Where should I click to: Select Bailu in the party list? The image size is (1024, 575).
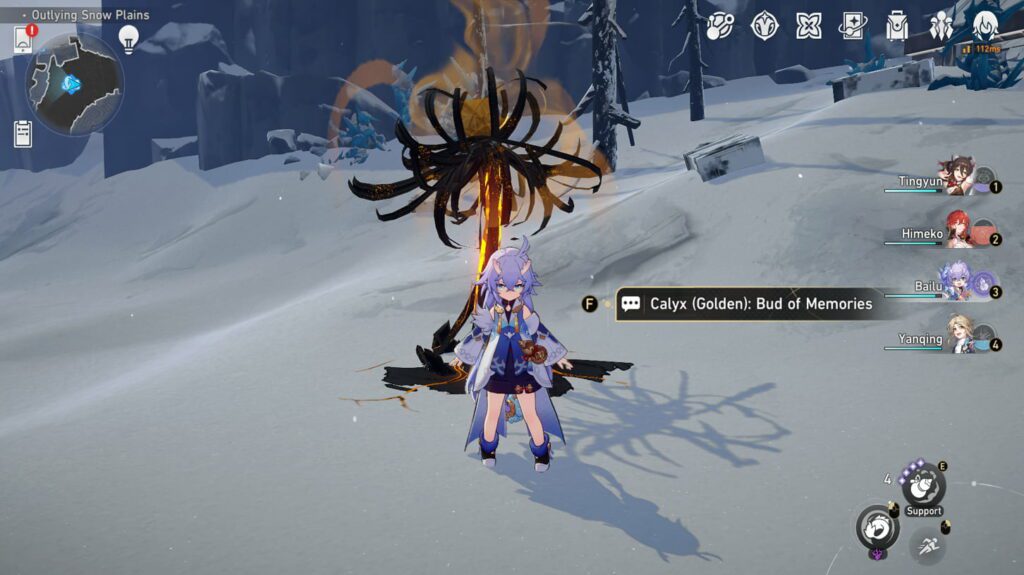[958, 283]
